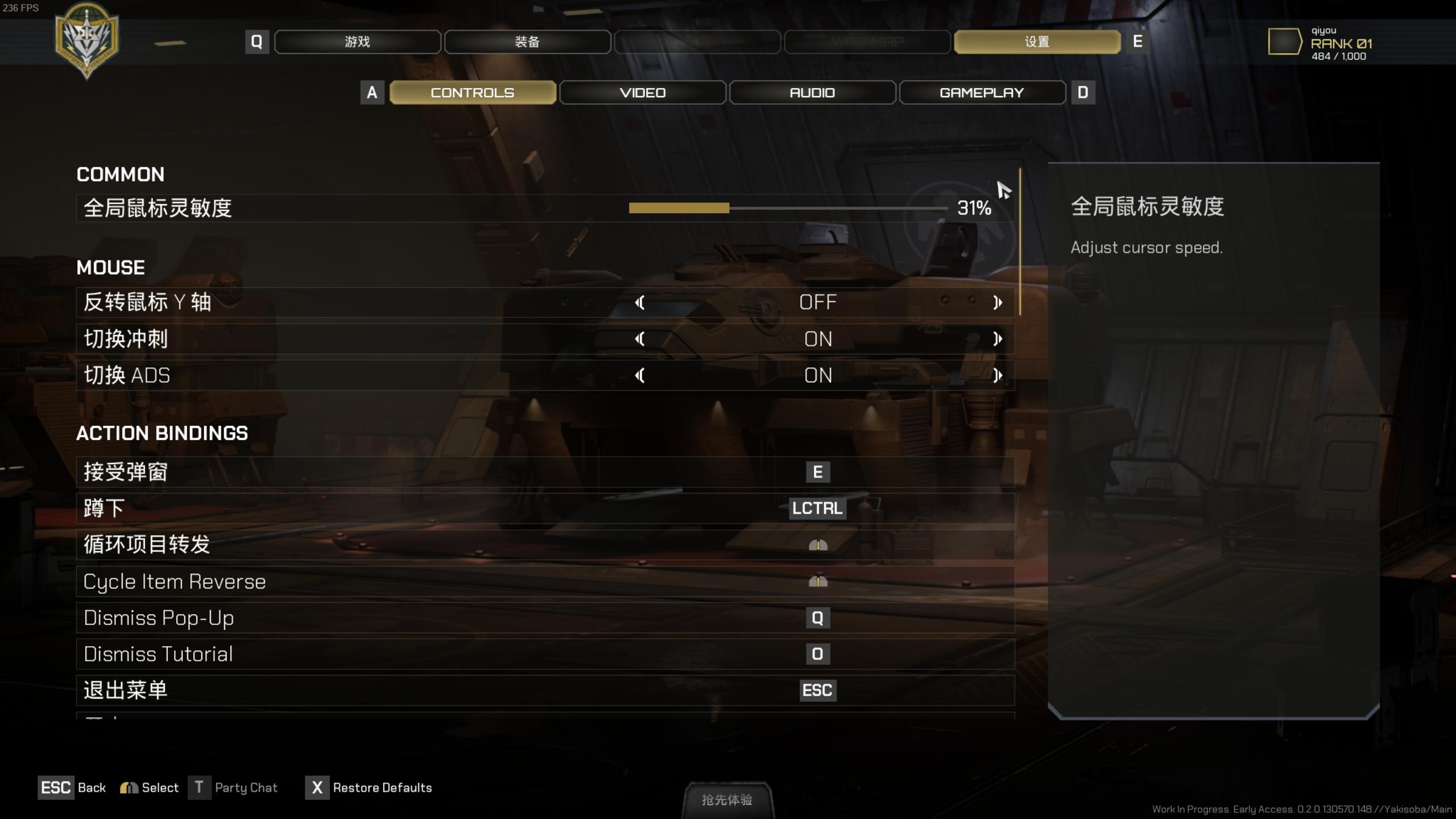Click right arrow on 反转鼠标 Y 轴

[x=997, y=303]
